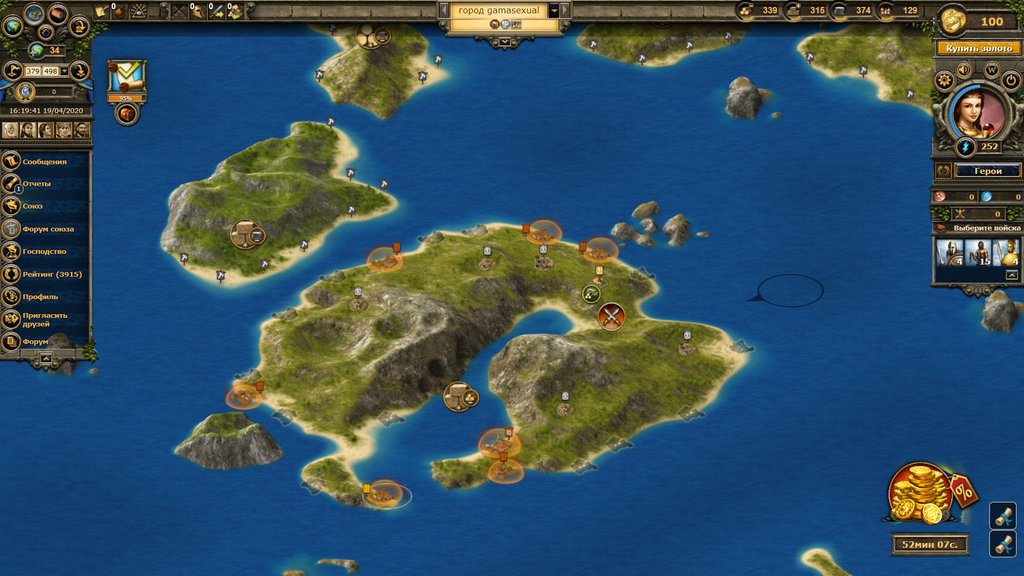Viewport: 1024px width, 576px height.
Task: Show the Рейтинг (3915) ranking
Action: 50,274
